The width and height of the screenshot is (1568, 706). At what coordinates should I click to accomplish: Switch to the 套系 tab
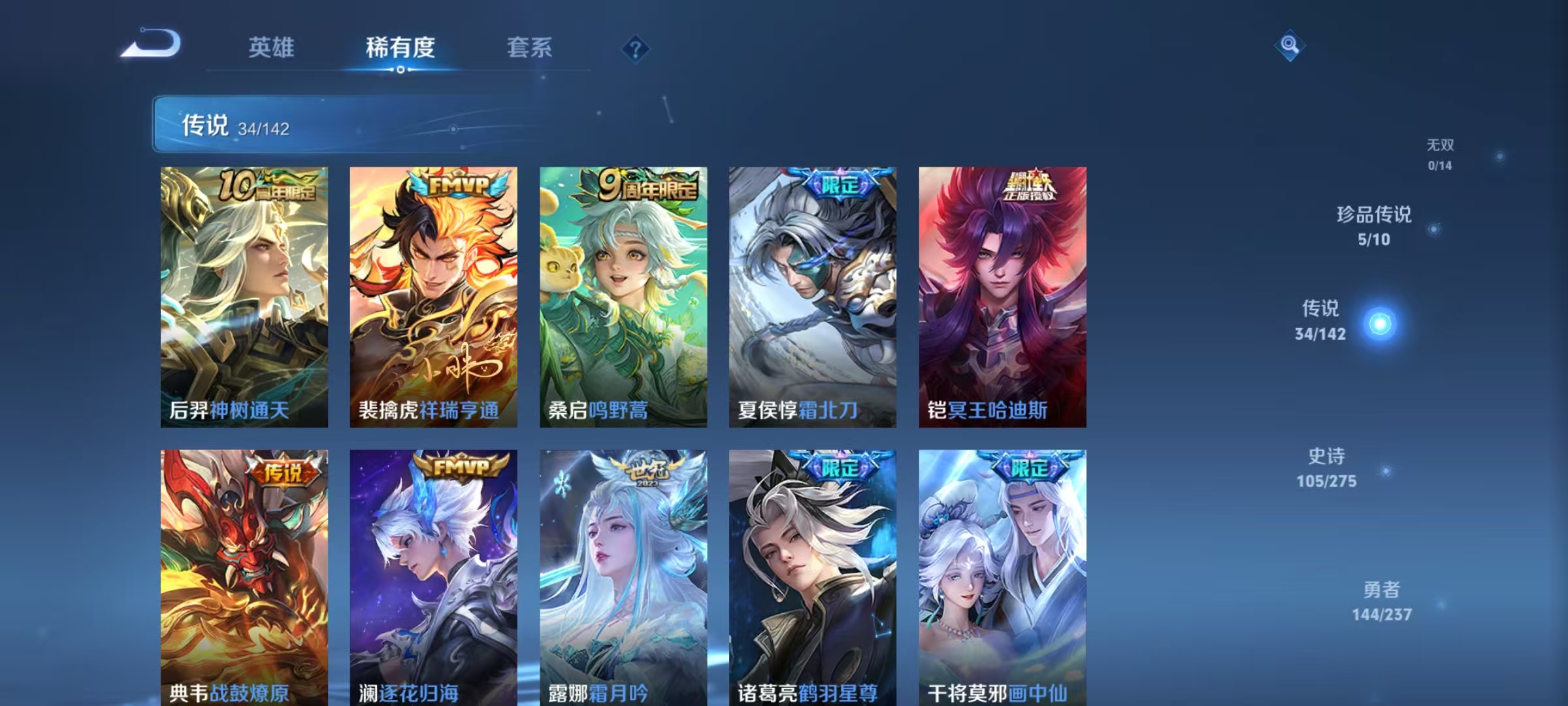pyautogui.click(x=529, y=47)
